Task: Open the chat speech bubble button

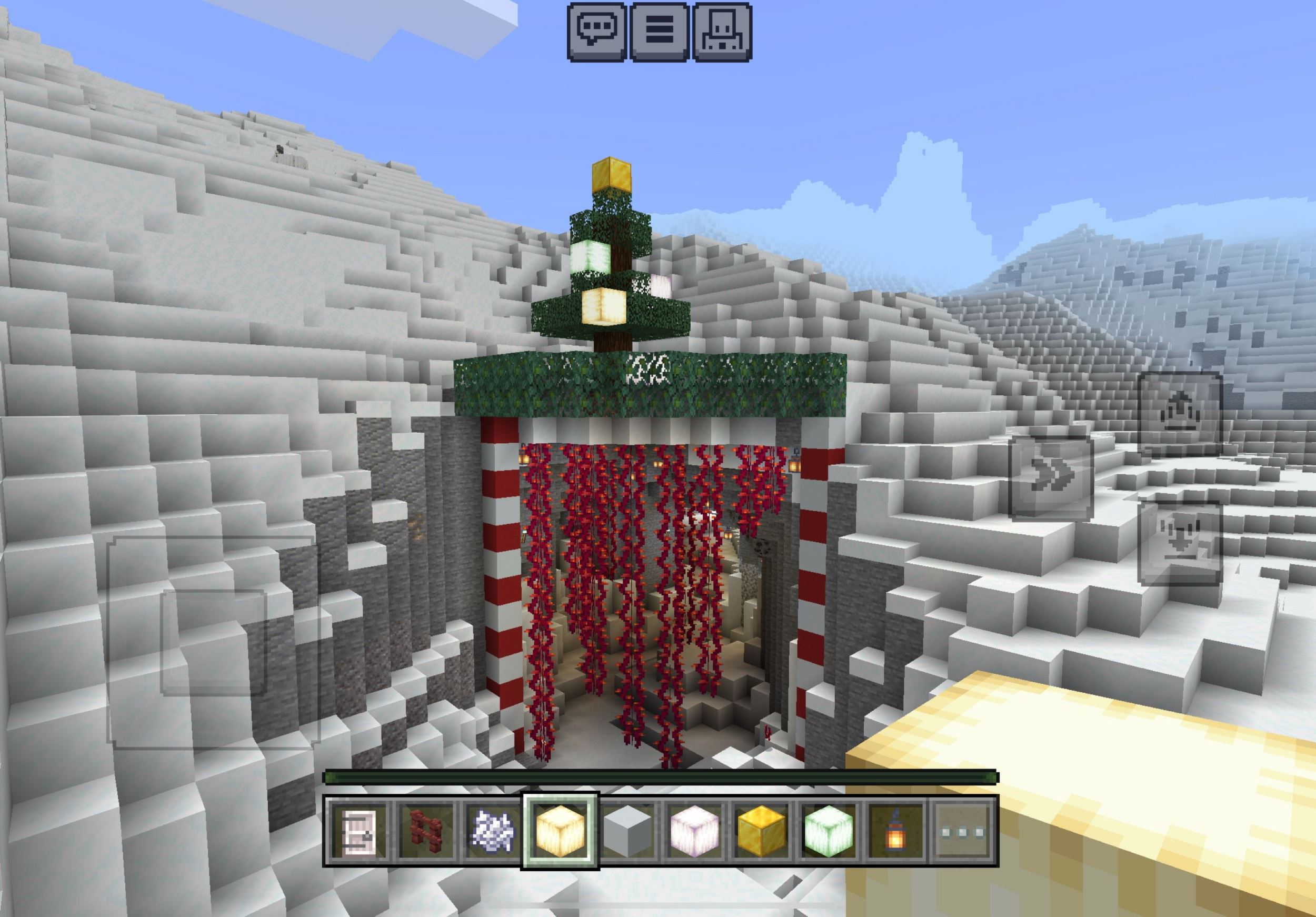Action: [x=596, y=32]
